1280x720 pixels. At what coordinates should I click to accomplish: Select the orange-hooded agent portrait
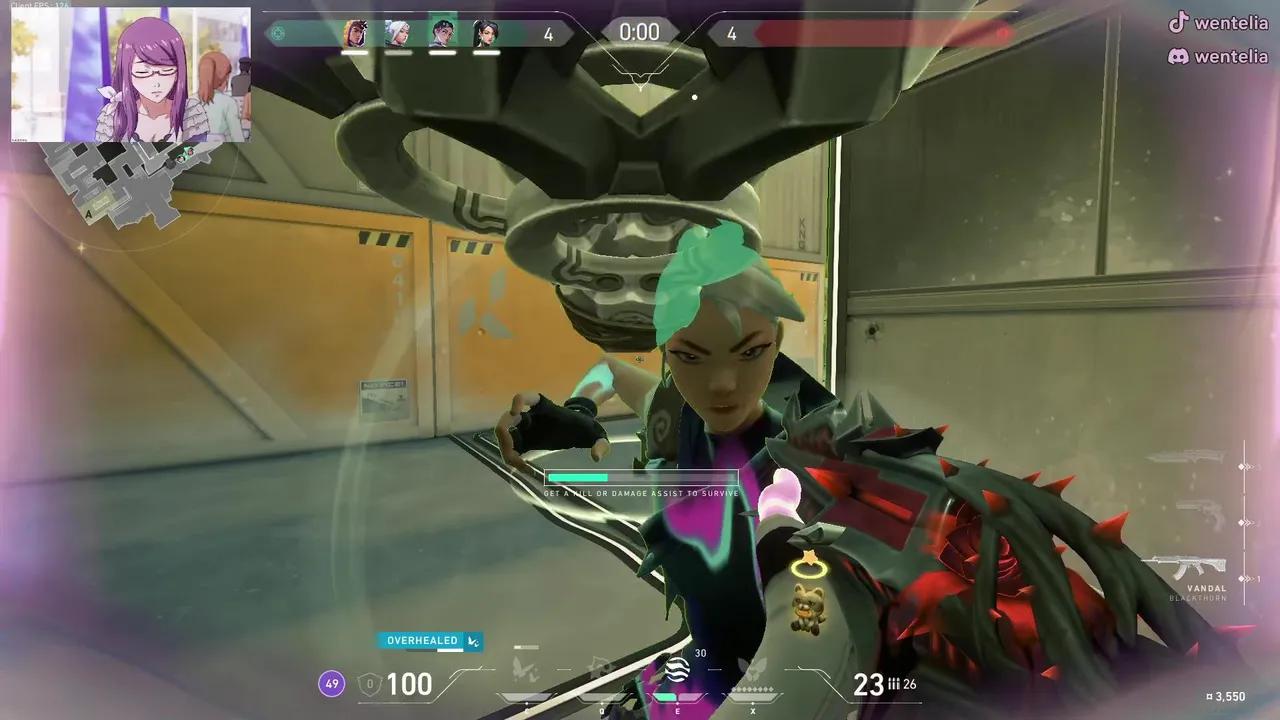(x=355, y=33)
